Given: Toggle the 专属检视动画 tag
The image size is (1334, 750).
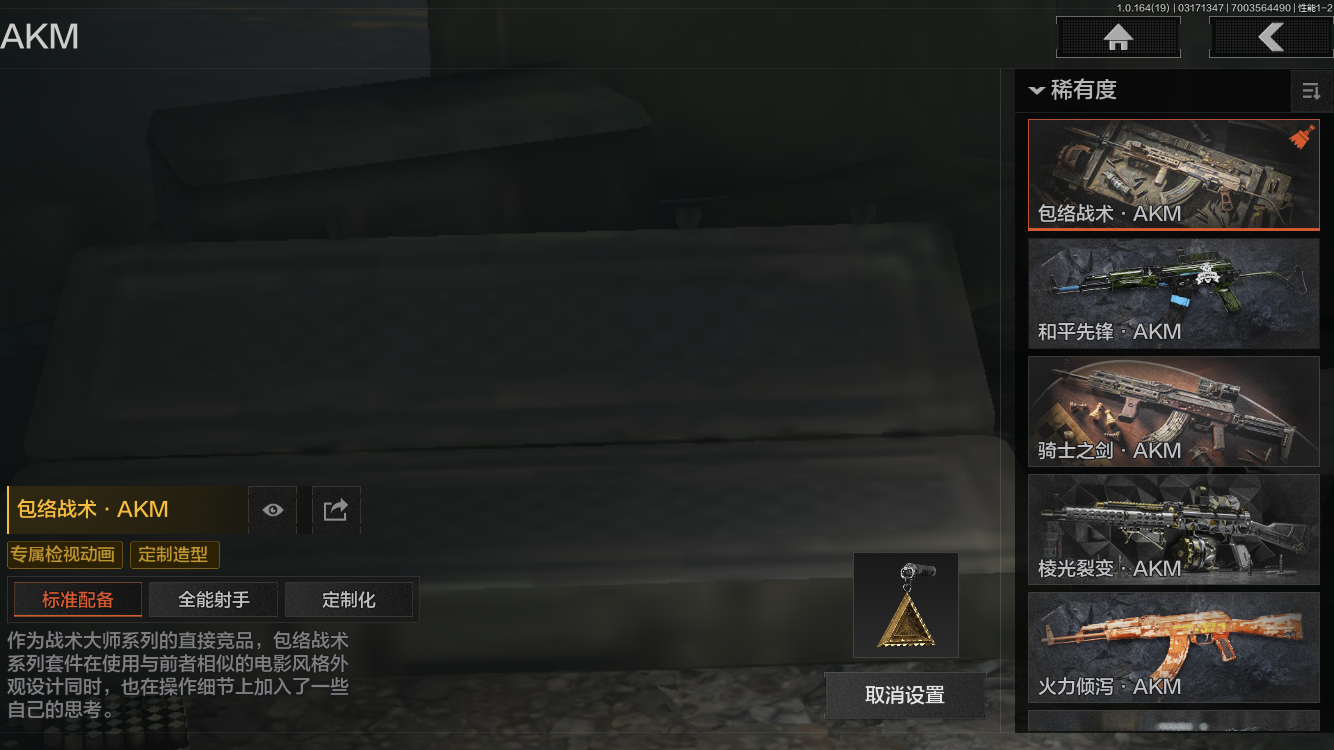Looking at the screenshot, I should [64, 554].
